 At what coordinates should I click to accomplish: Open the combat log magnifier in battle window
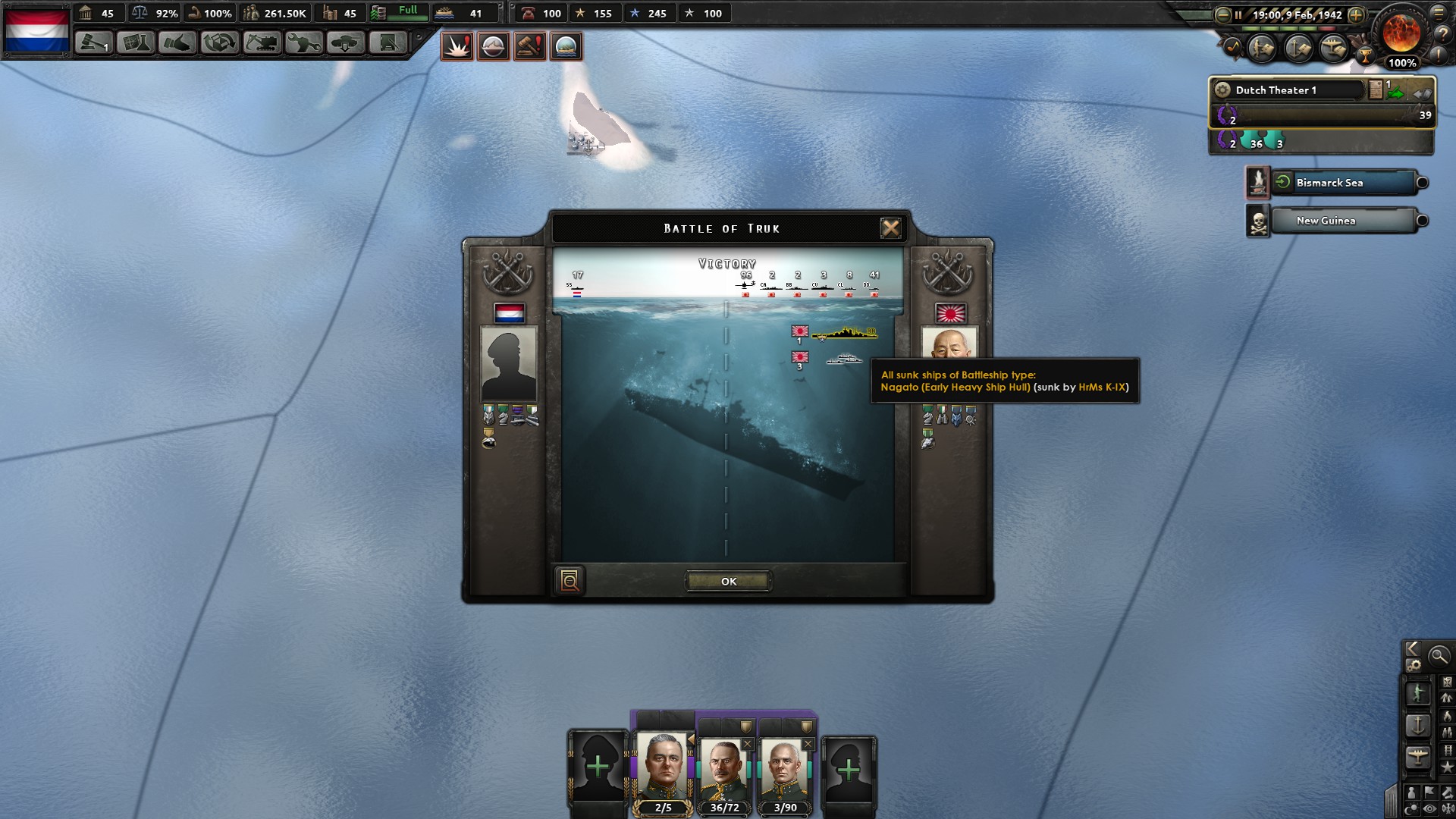(x=570, y=580)
